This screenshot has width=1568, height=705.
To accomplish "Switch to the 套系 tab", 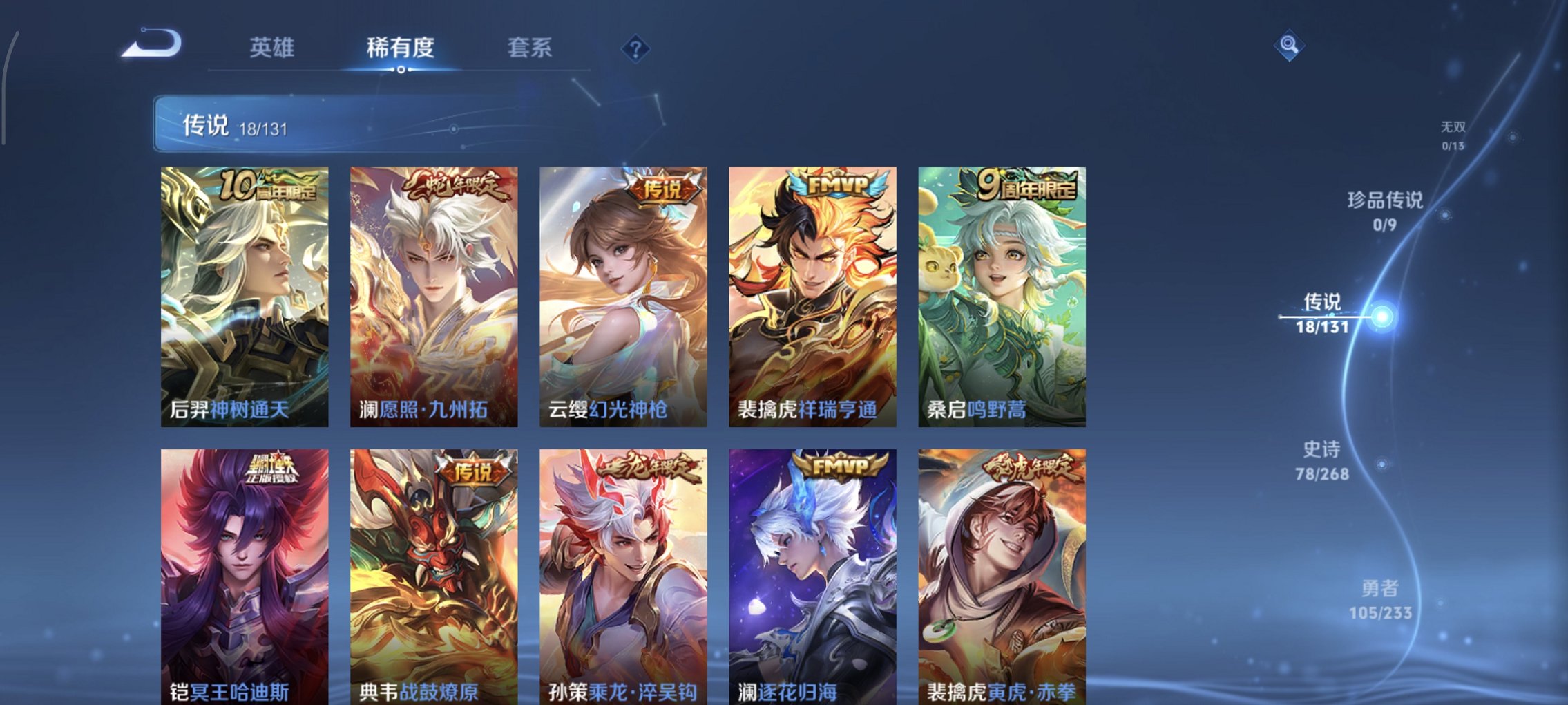I will pyautogui.click(x=529, y=48).
